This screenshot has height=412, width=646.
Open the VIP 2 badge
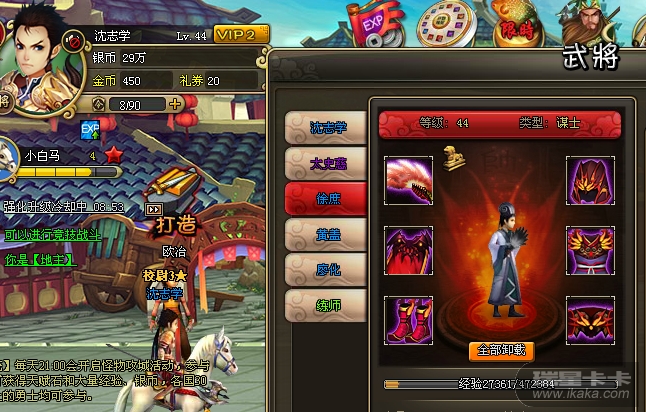[x=242, y=34]
